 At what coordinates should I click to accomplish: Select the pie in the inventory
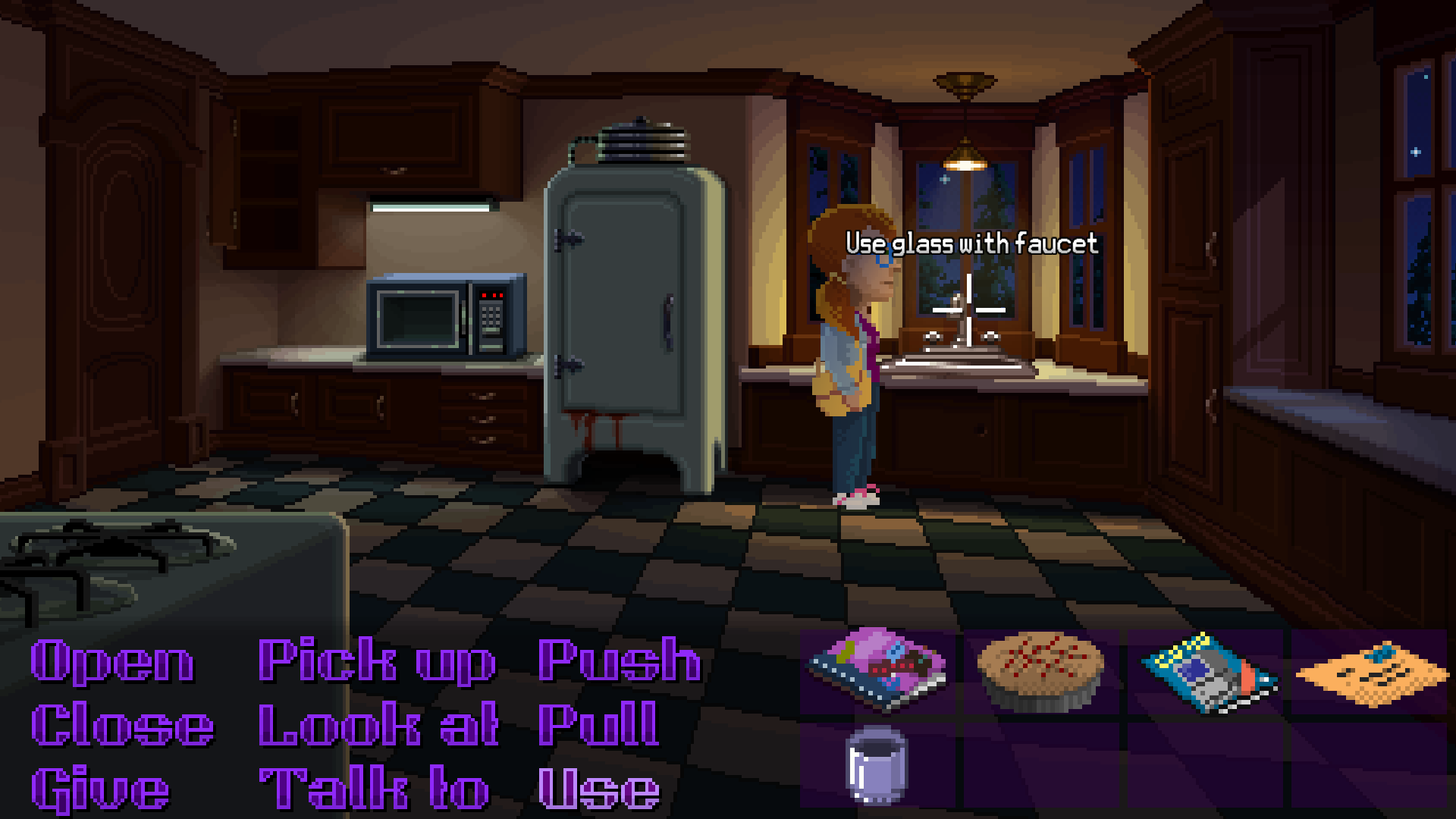1039,667
